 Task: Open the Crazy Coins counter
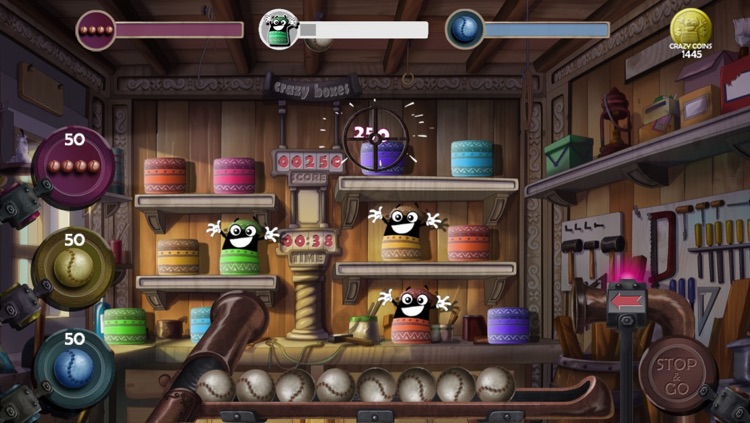coord(691,32)
